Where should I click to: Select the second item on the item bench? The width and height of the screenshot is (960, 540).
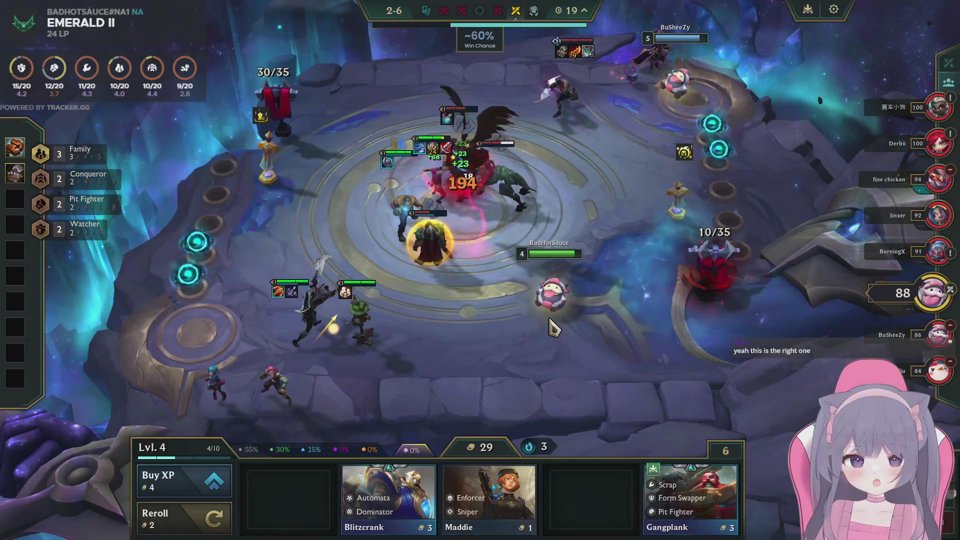15,173
